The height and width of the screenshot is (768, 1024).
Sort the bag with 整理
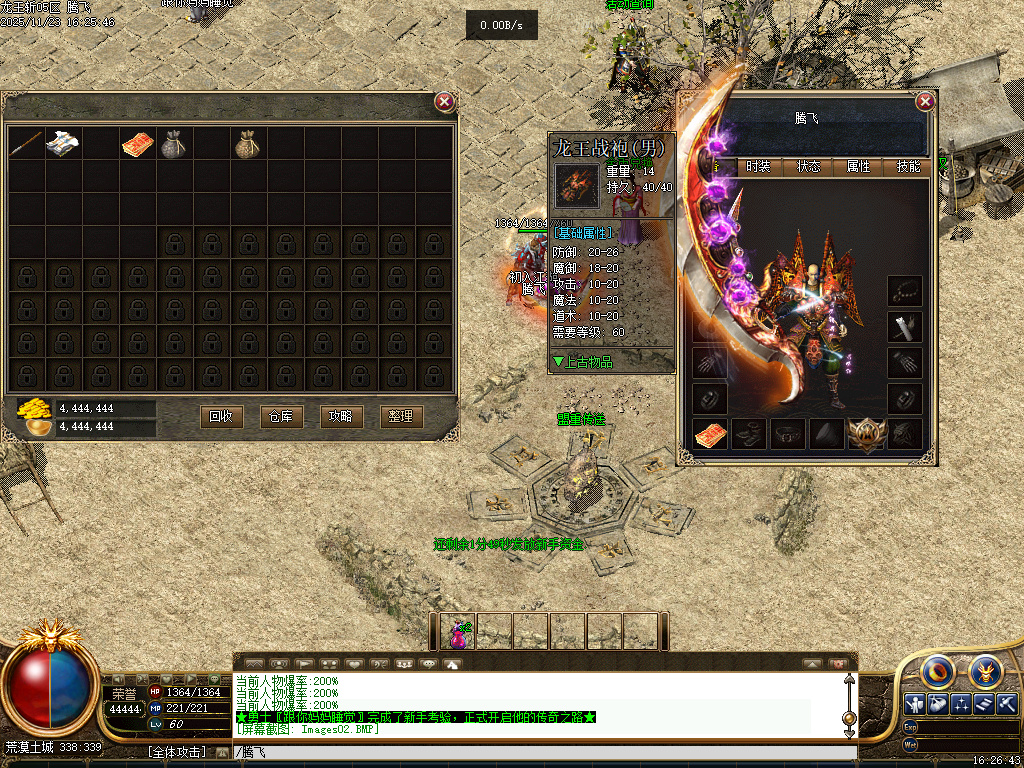[x=401, y=416]
